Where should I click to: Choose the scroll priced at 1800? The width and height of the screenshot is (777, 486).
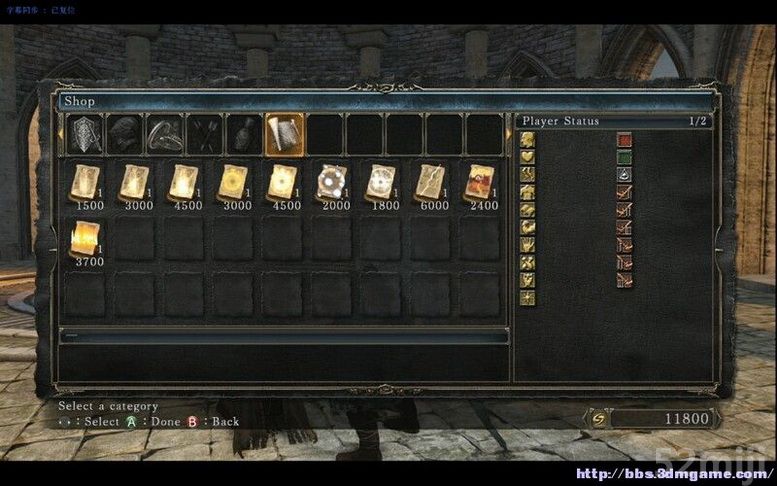[381, 183]
